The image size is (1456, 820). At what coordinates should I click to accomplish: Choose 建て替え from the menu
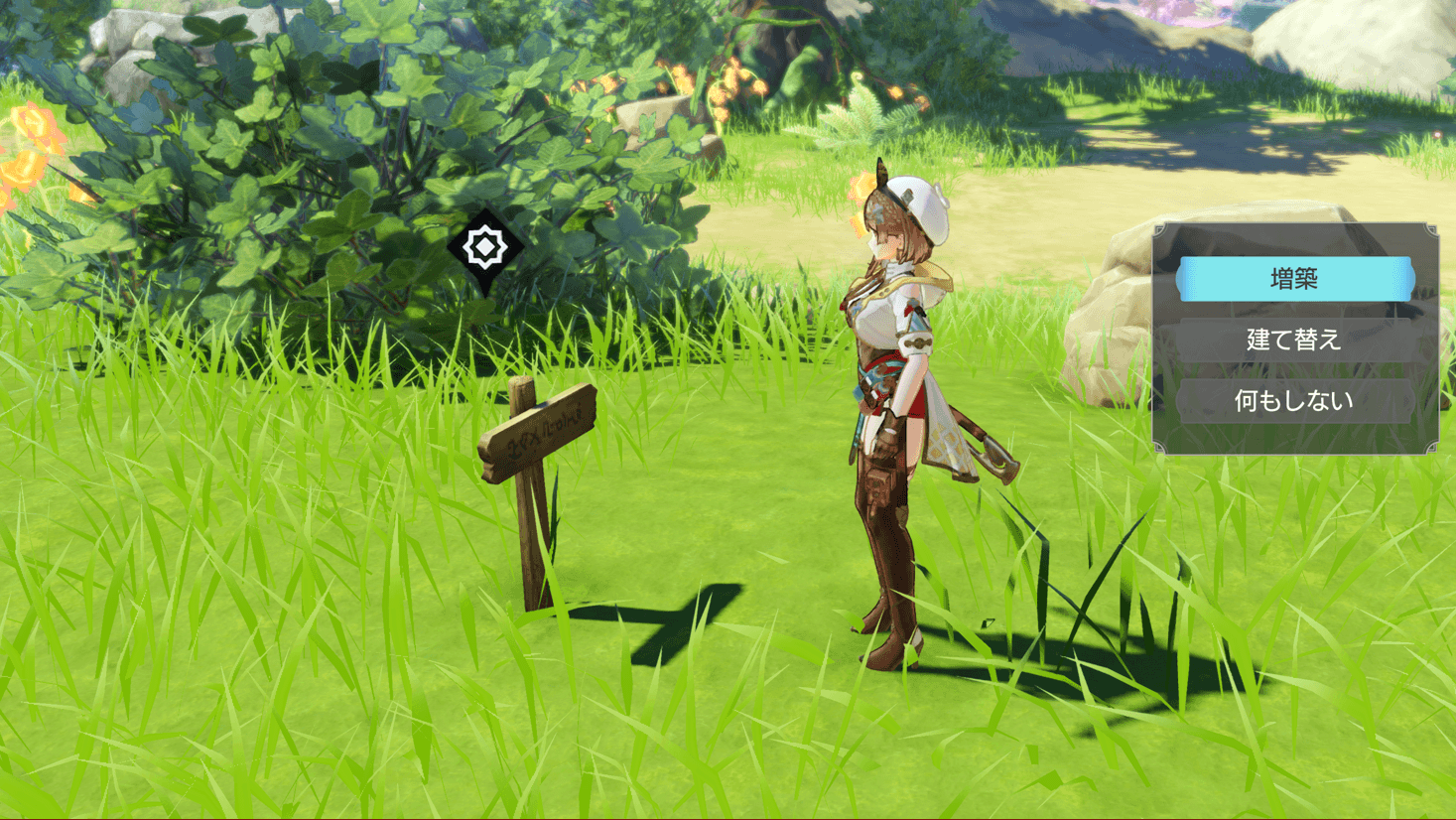coord(1294,341)
